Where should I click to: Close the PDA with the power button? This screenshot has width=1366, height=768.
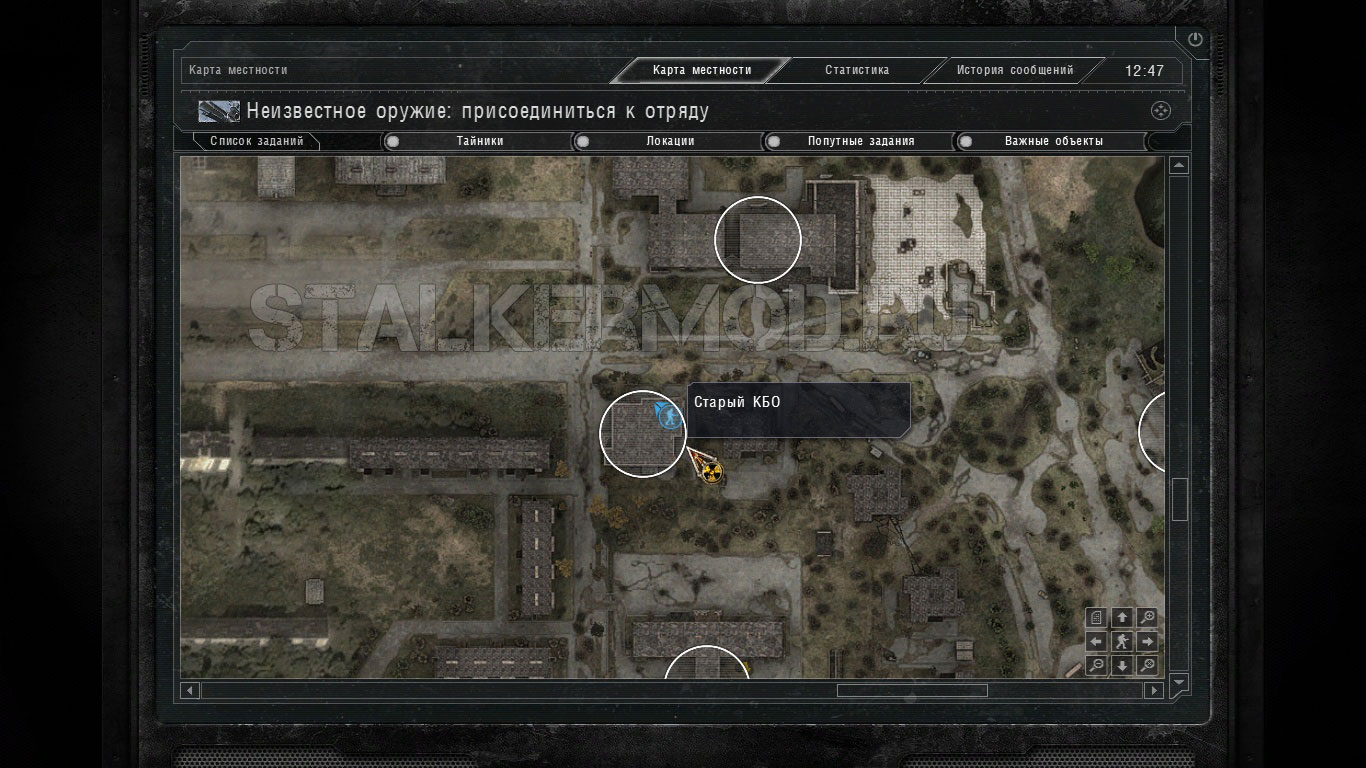tap(1195, 40)
